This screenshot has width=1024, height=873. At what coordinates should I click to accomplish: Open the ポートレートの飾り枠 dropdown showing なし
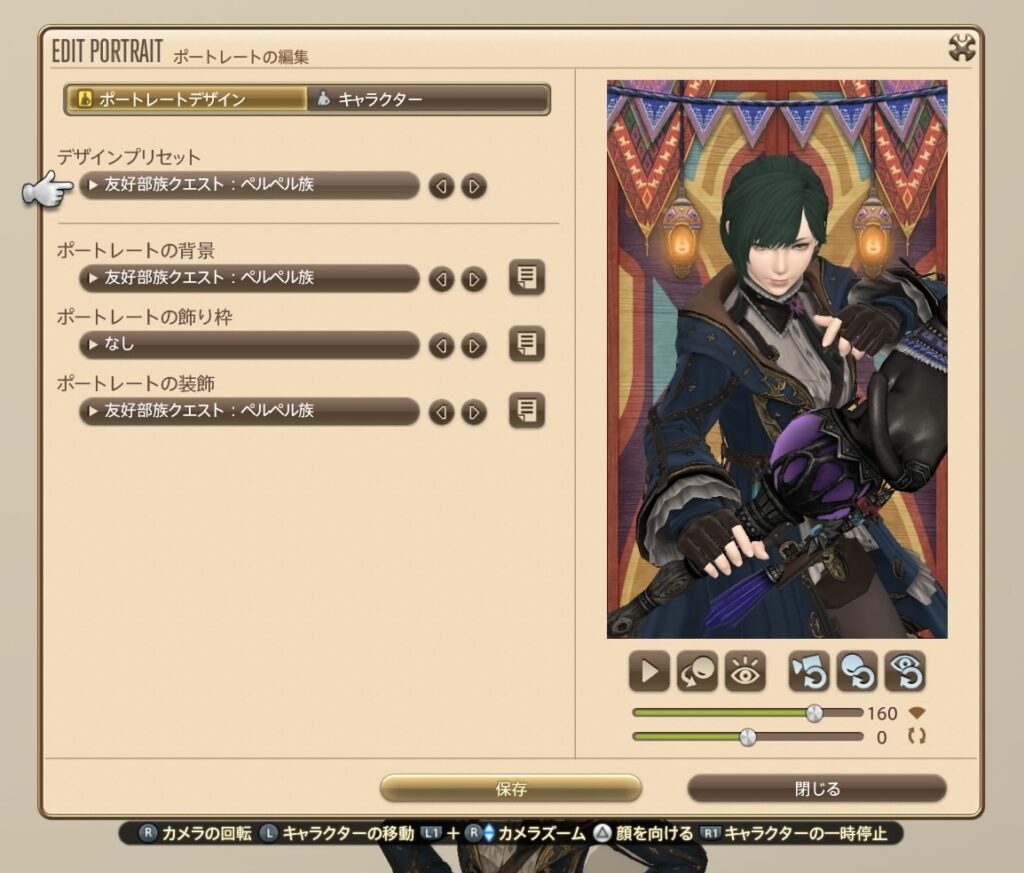(249, 345)
